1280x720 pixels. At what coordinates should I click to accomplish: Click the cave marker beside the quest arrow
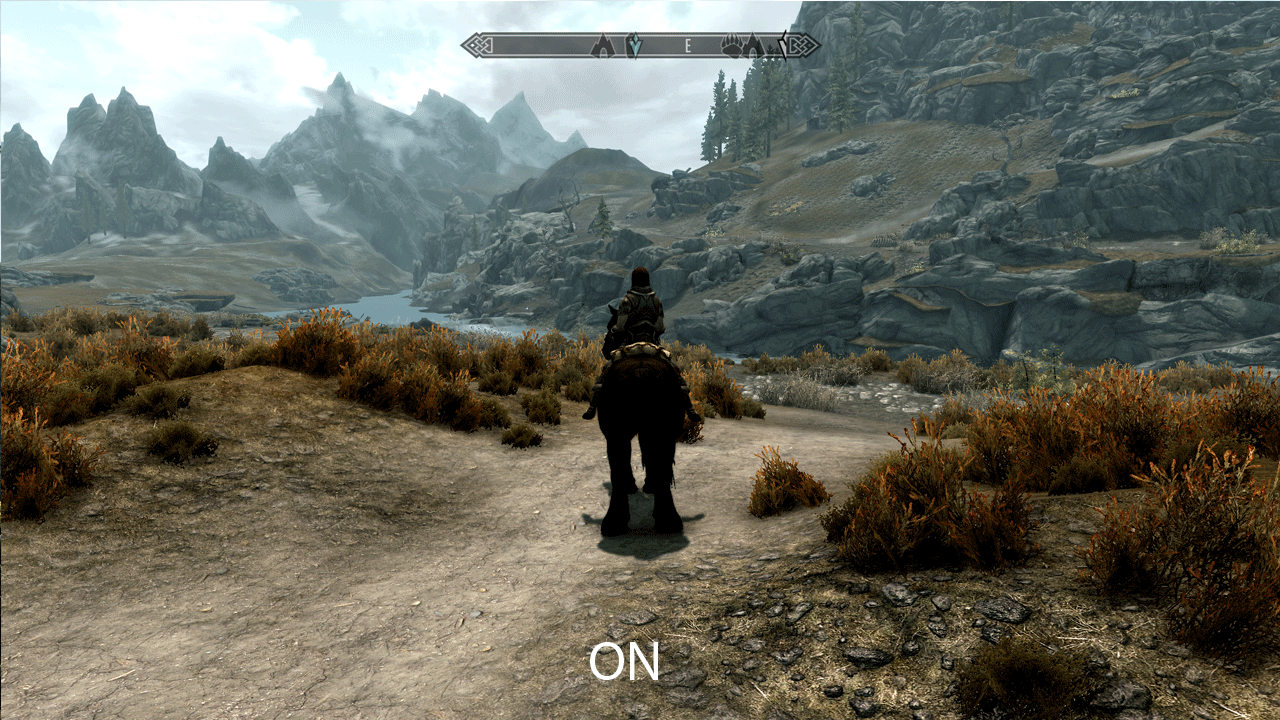602,45
